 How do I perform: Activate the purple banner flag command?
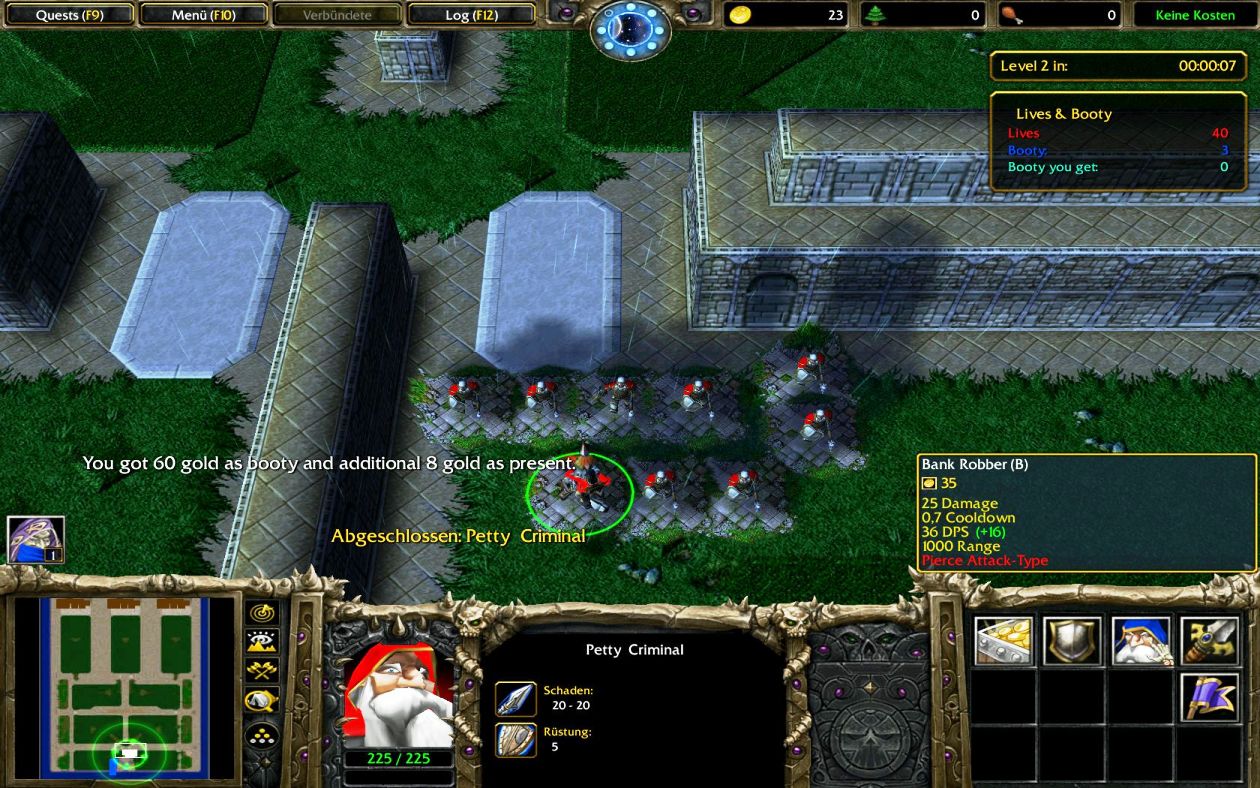click(x=1209, y=698)
